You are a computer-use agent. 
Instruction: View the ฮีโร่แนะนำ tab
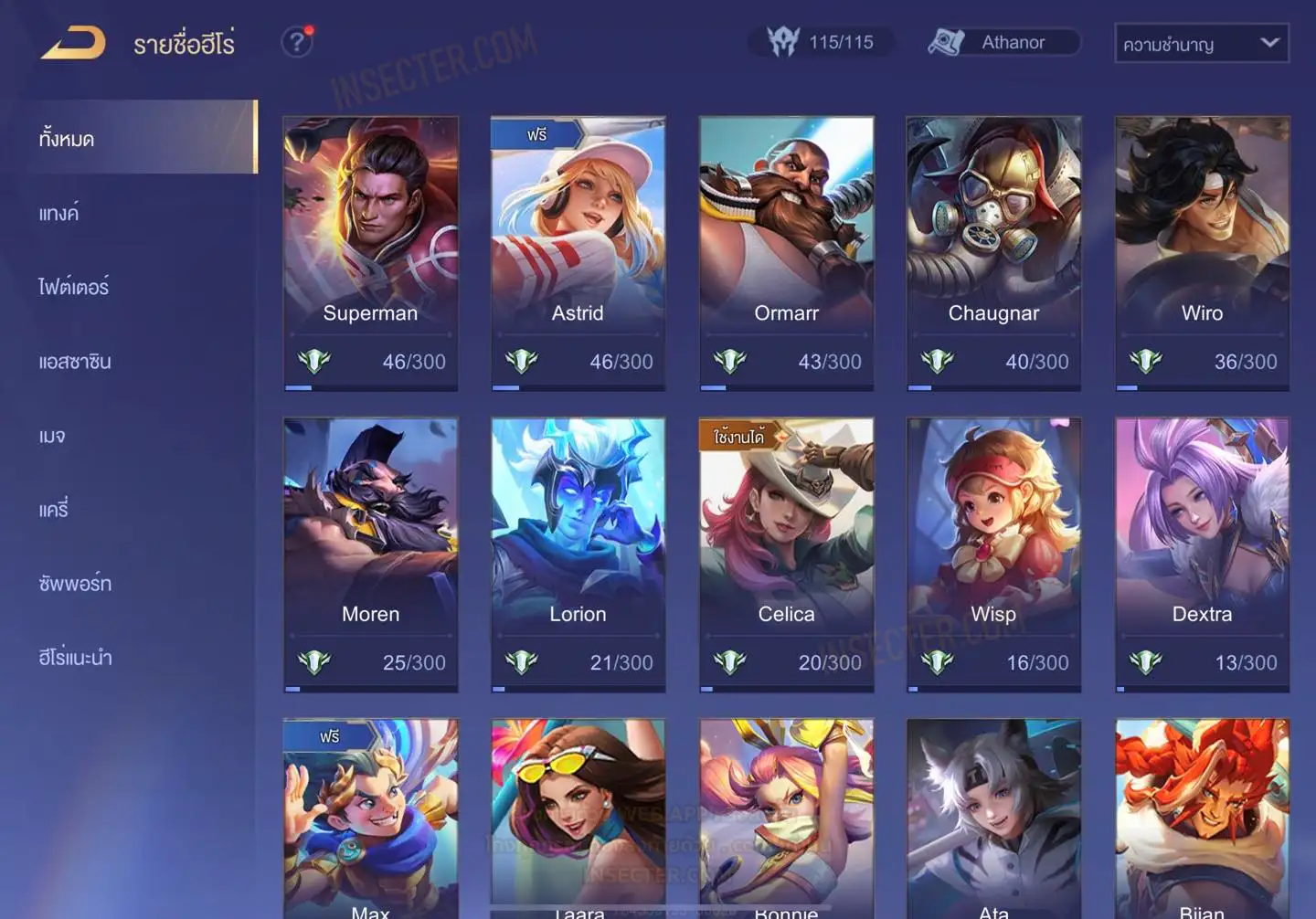pyautogui.click(x=75, y=658)
